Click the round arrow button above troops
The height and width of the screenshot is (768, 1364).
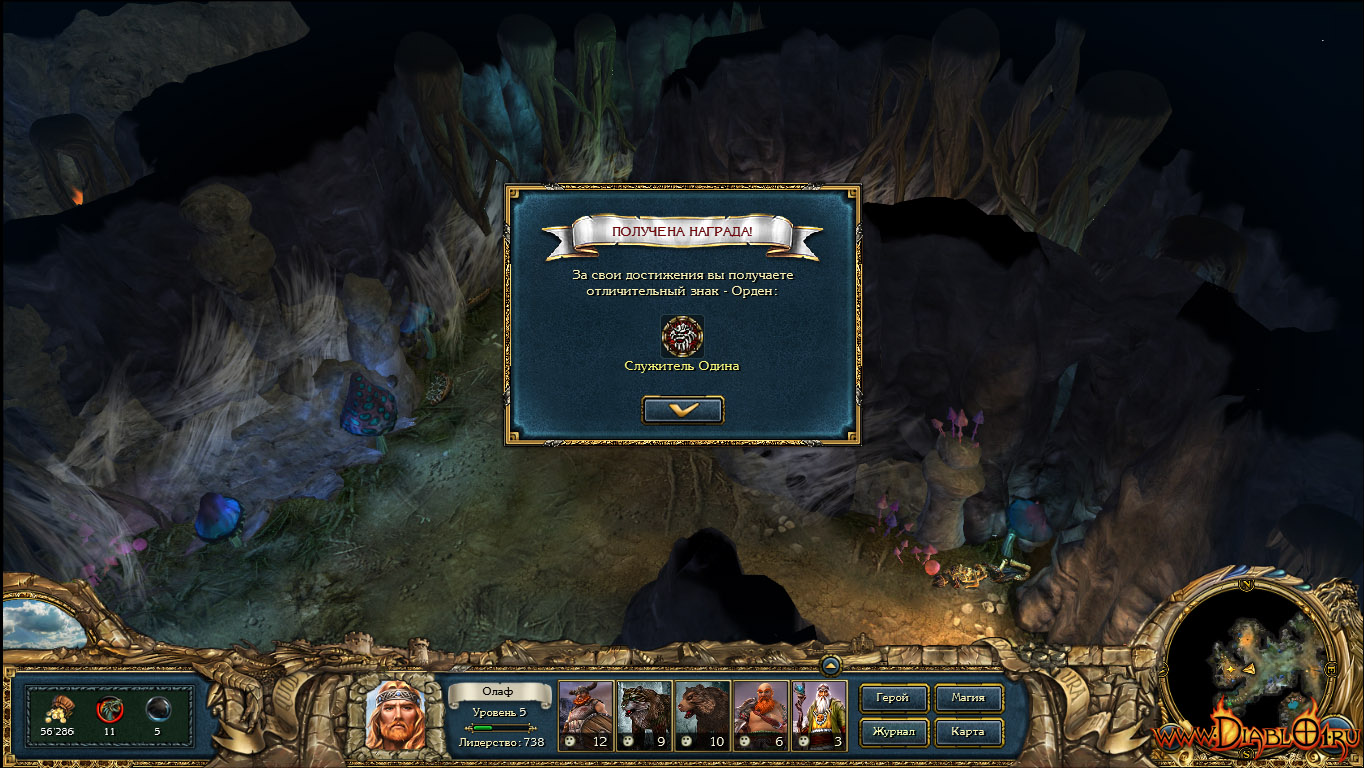click(831, 664)
